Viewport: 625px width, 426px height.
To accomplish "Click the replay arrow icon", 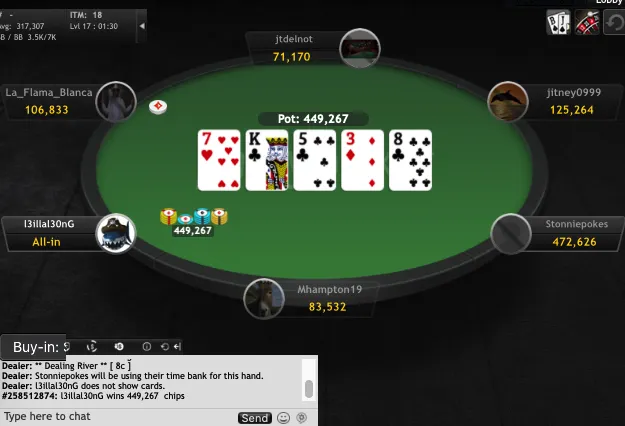I will click(613, 22).
